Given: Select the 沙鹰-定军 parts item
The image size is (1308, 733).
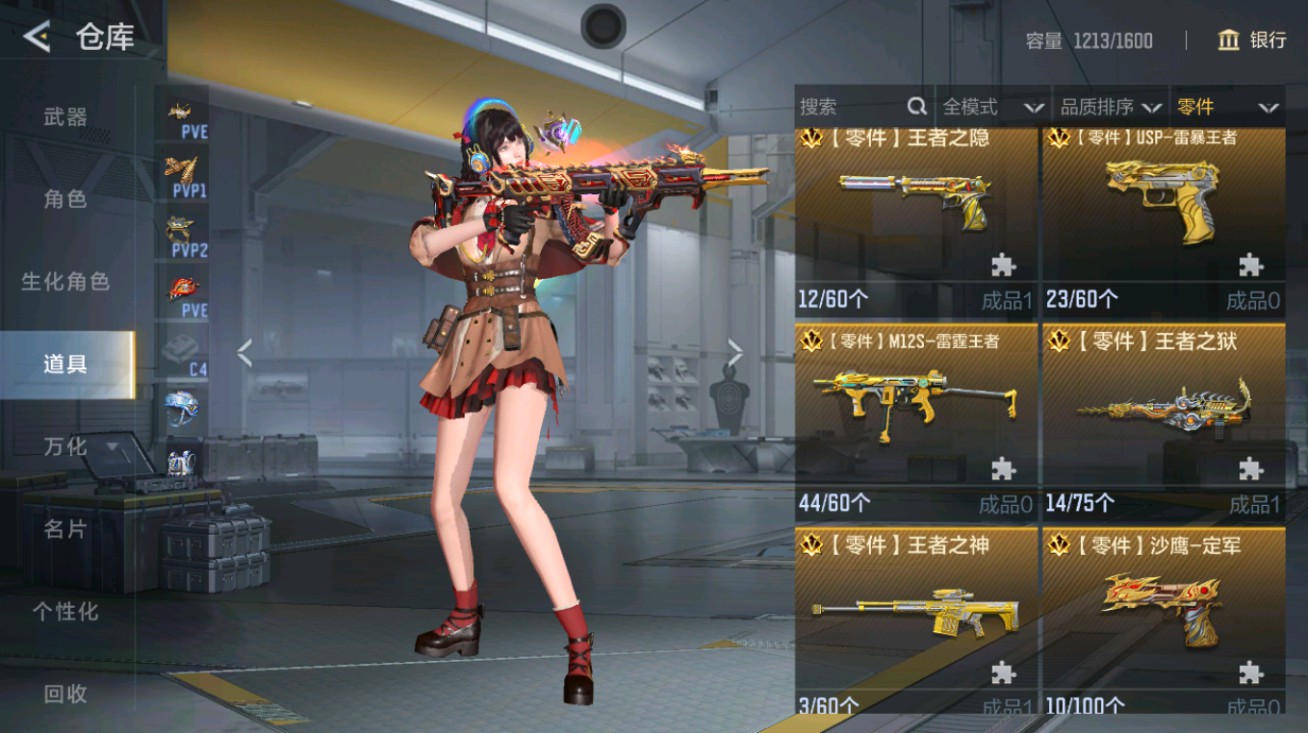Looking at the screenshot, I should tap(1164, 618).
